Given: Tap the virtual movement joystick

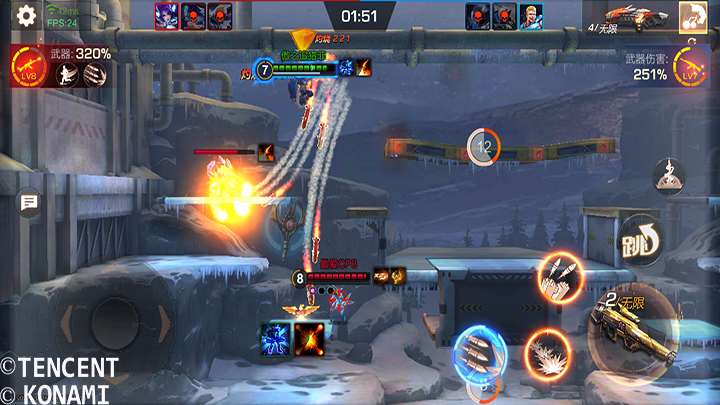Looking at the screenshot, I should [114, 323].
